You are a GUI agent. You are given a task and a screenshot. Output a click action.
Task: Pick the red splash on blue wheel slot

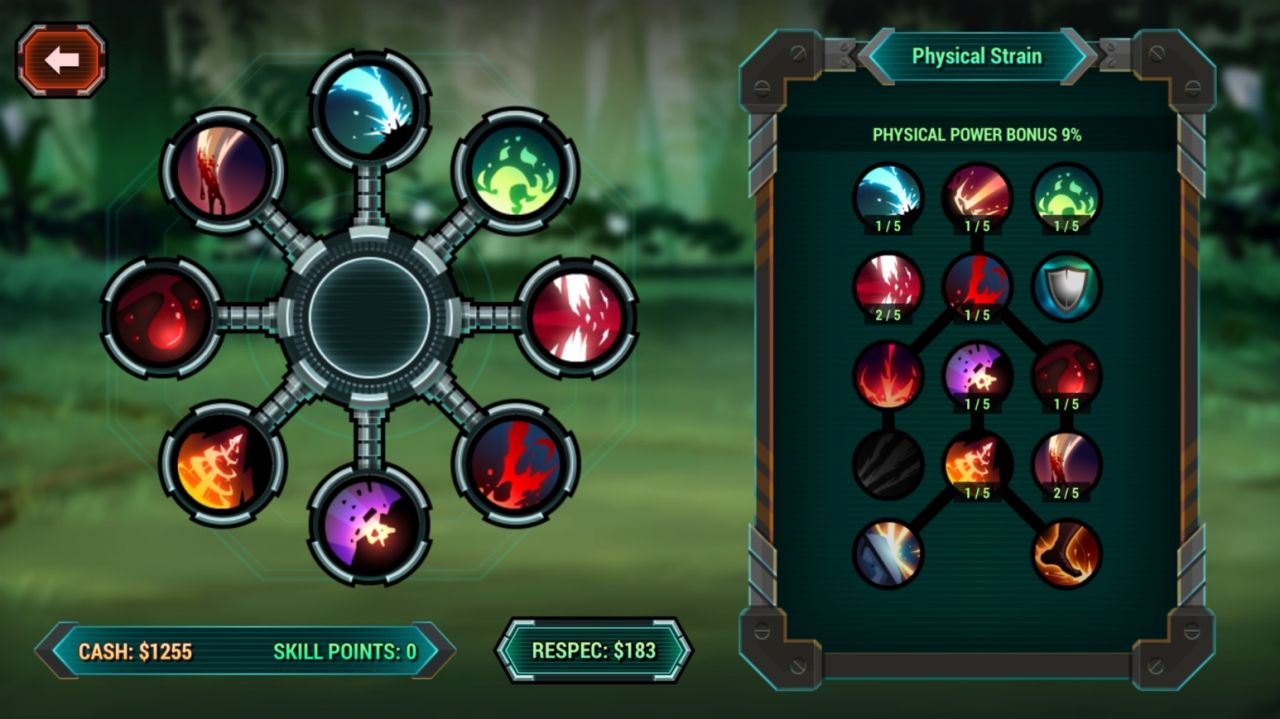(x=515, y=462)
